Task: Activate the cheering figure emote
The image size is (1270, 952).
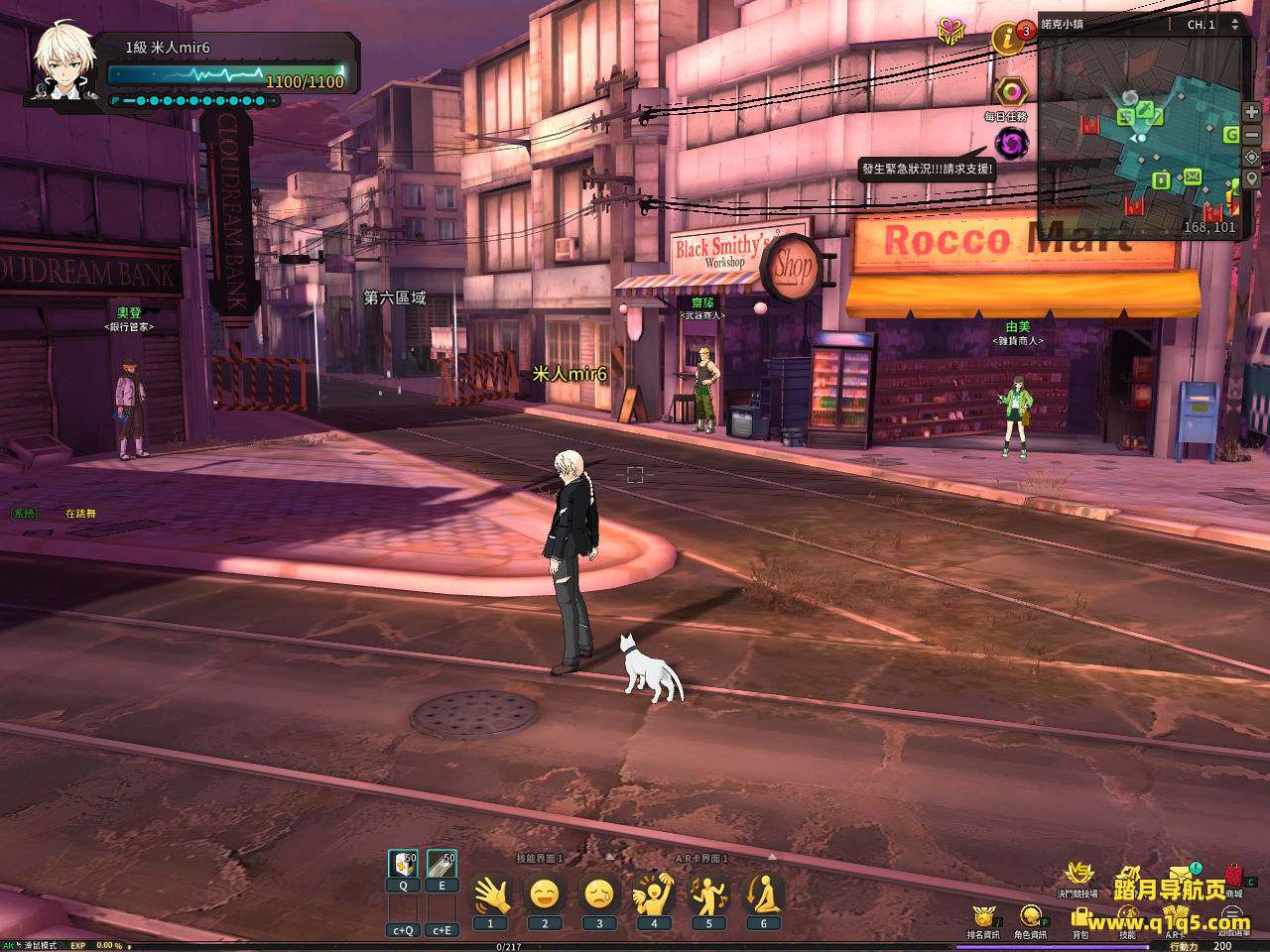Action: pyautogui.click(x=654, y=895)
